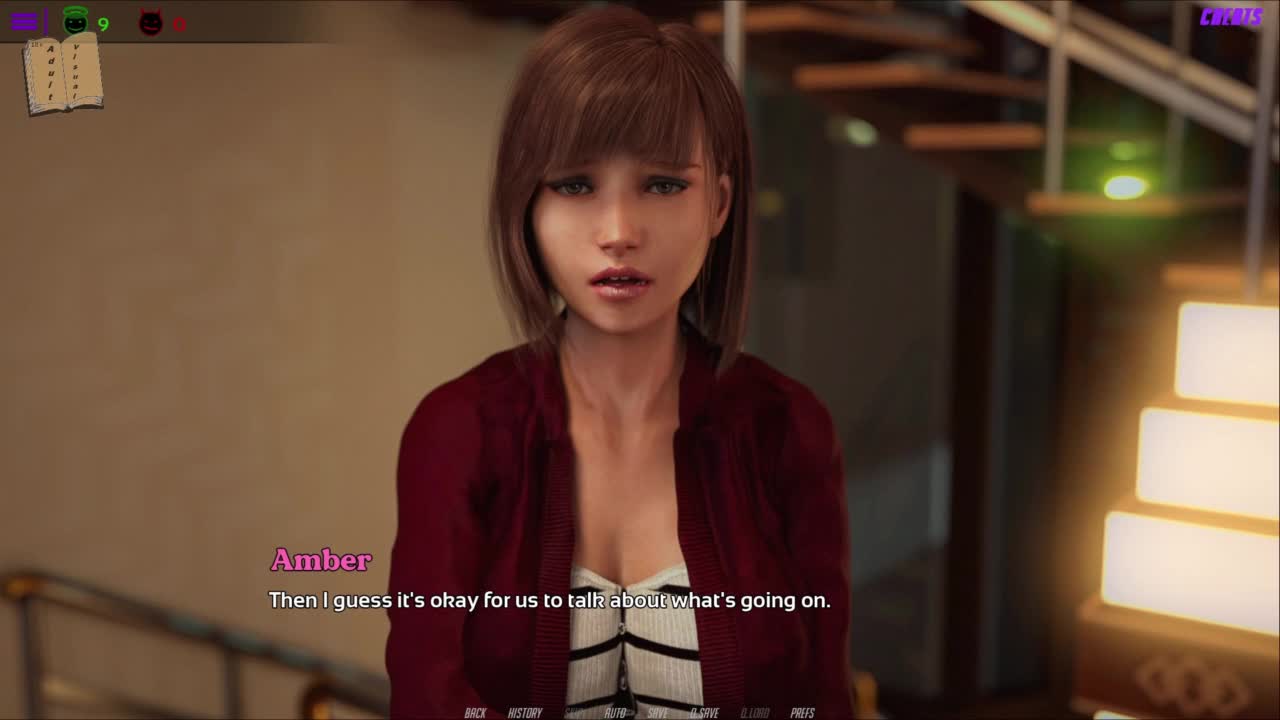Toggle Skip mode in the quick menu
The image size is (1280, 720).
(x=576, y=712)
